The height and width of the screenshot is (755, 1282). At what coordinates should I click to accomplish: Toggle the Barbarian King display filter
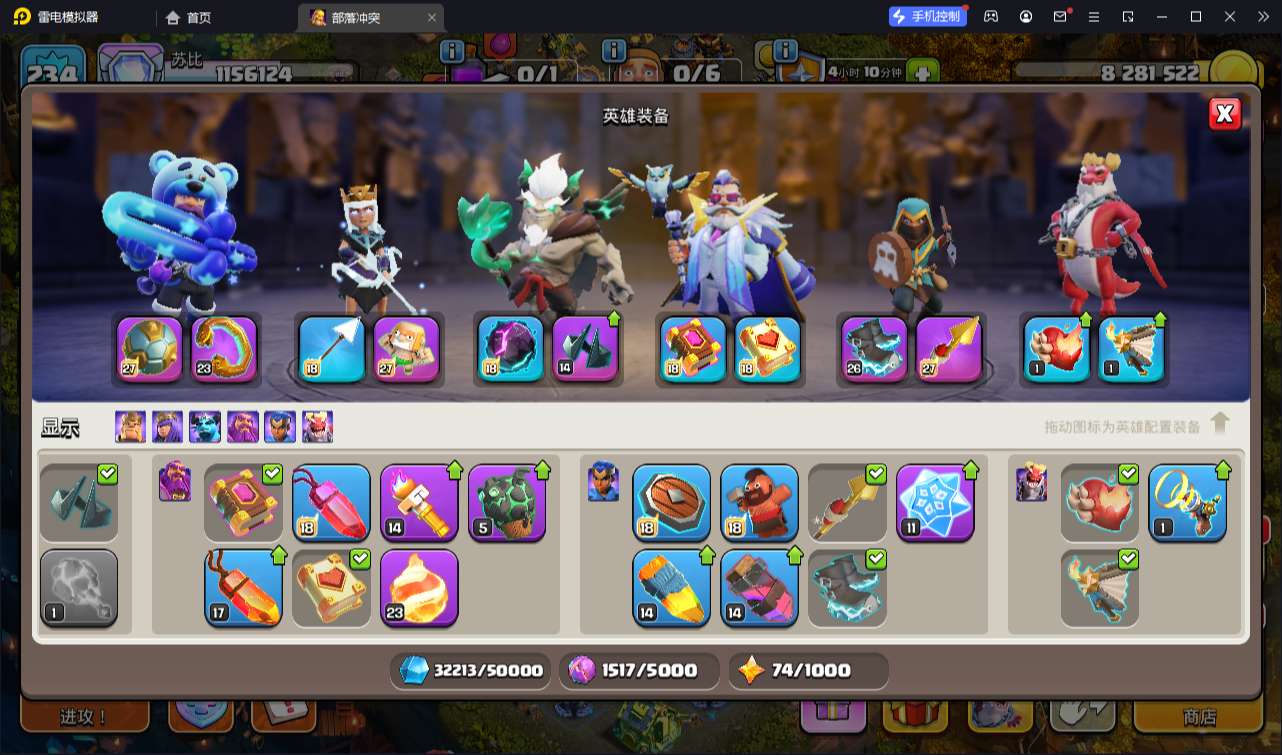(130, 427)
